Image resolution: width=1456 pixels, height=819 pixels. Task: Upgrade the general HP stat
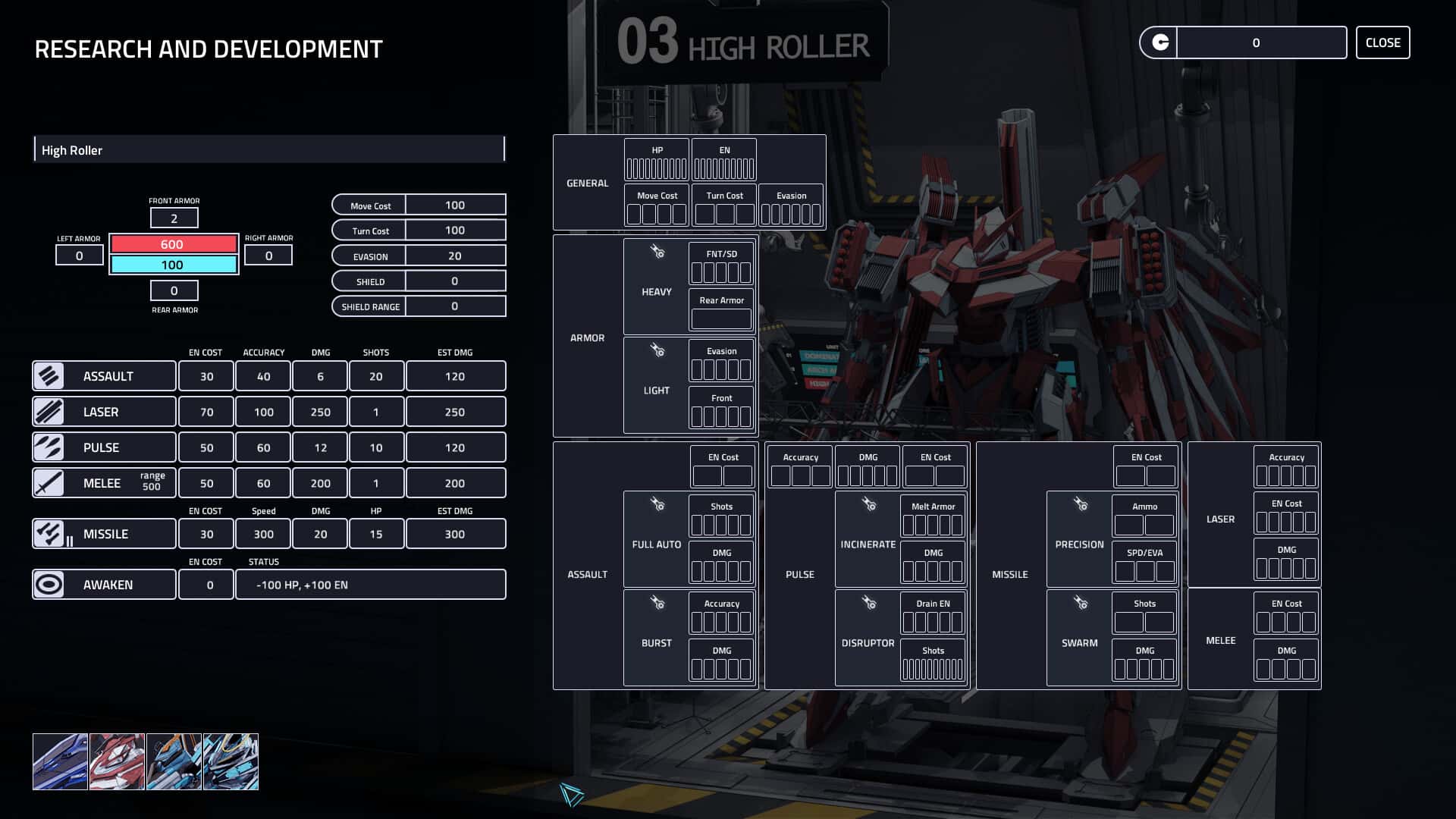coord(657,168)
